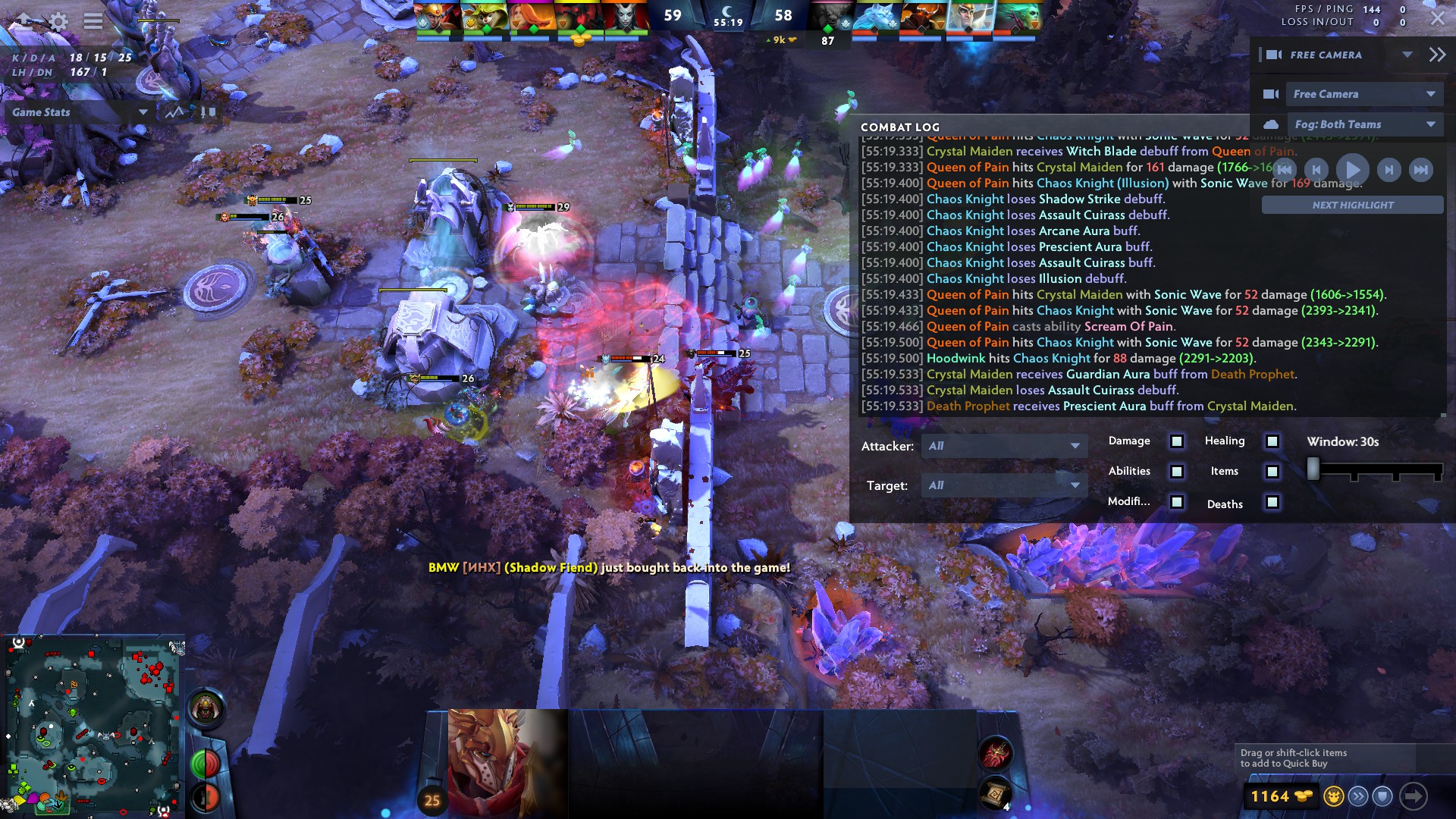1456x819 pixels.
Task: Click the share/upload arrow icon top left
Action: pos(24,20)
